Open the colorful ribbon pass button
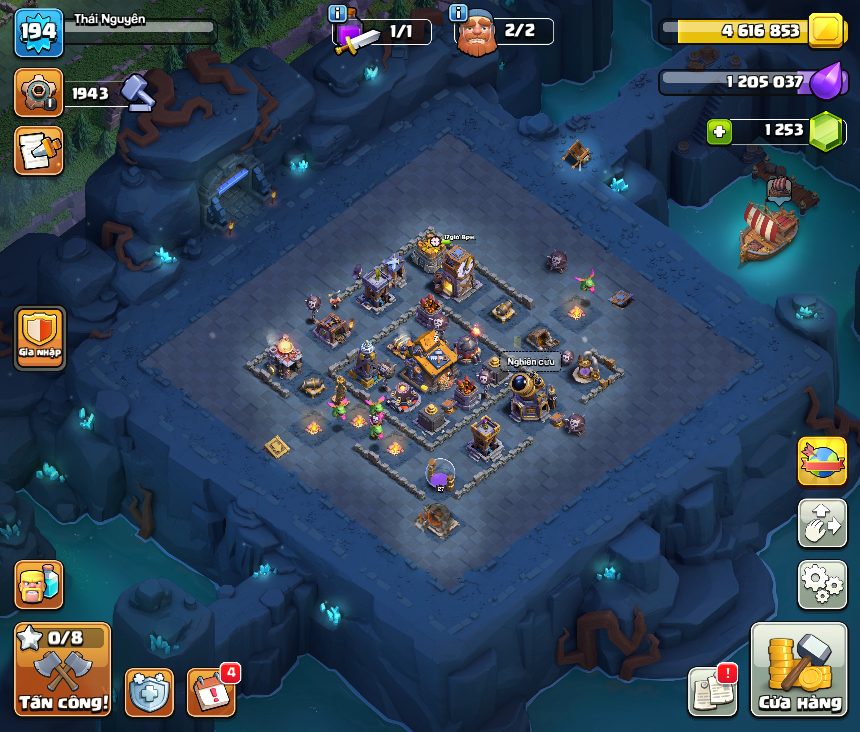860x732 pixels. (822, 461)
